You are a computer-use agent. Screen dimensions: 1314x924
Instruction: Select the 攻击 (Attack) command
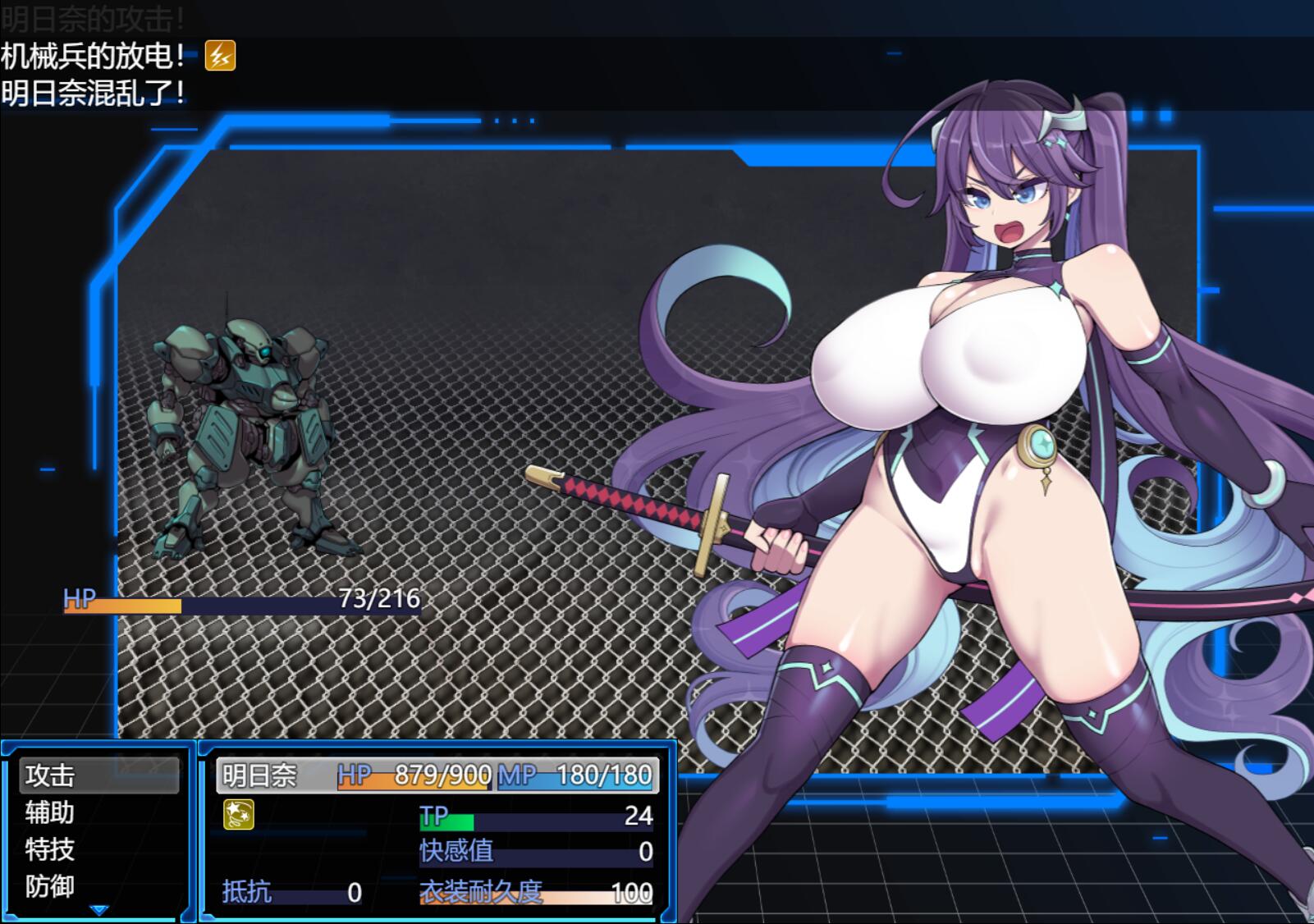coord(98,775)
